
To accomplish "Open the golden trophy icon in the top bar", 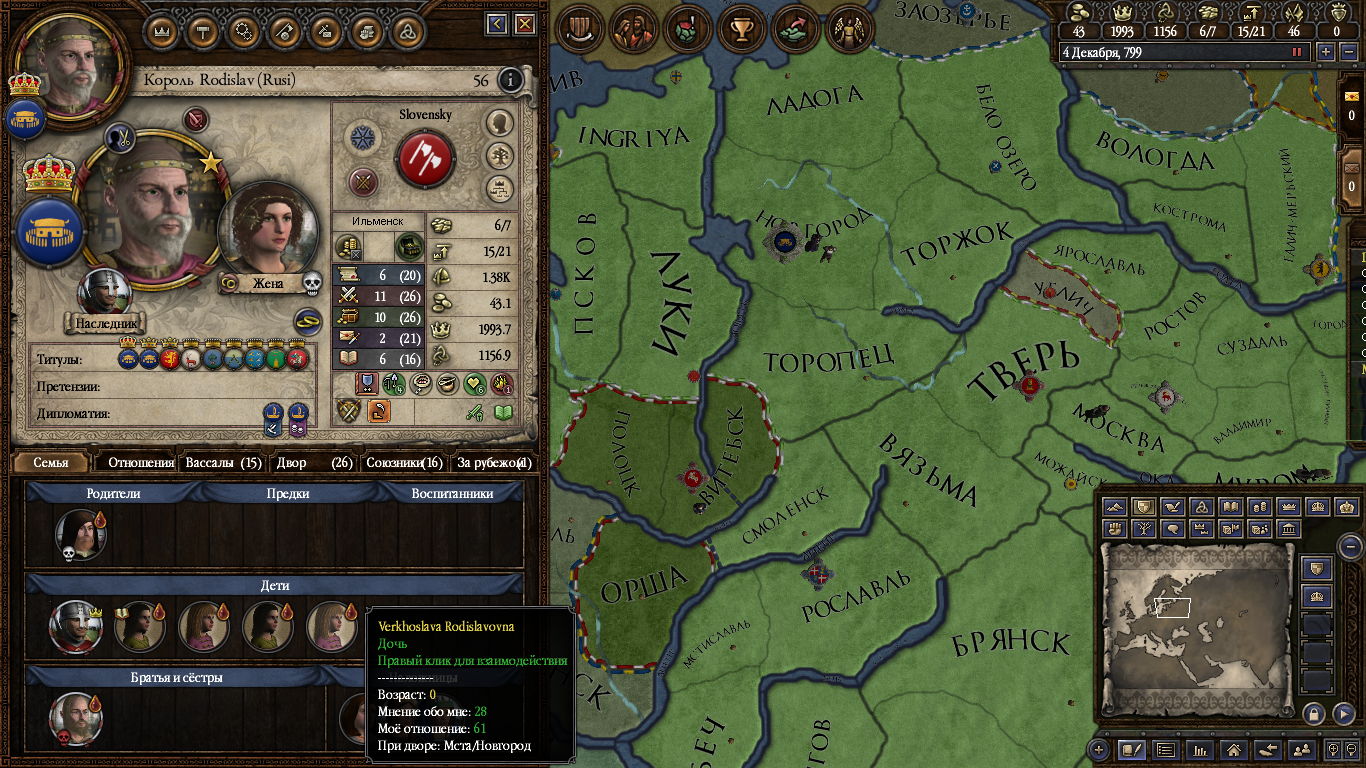I will (741, 29).
